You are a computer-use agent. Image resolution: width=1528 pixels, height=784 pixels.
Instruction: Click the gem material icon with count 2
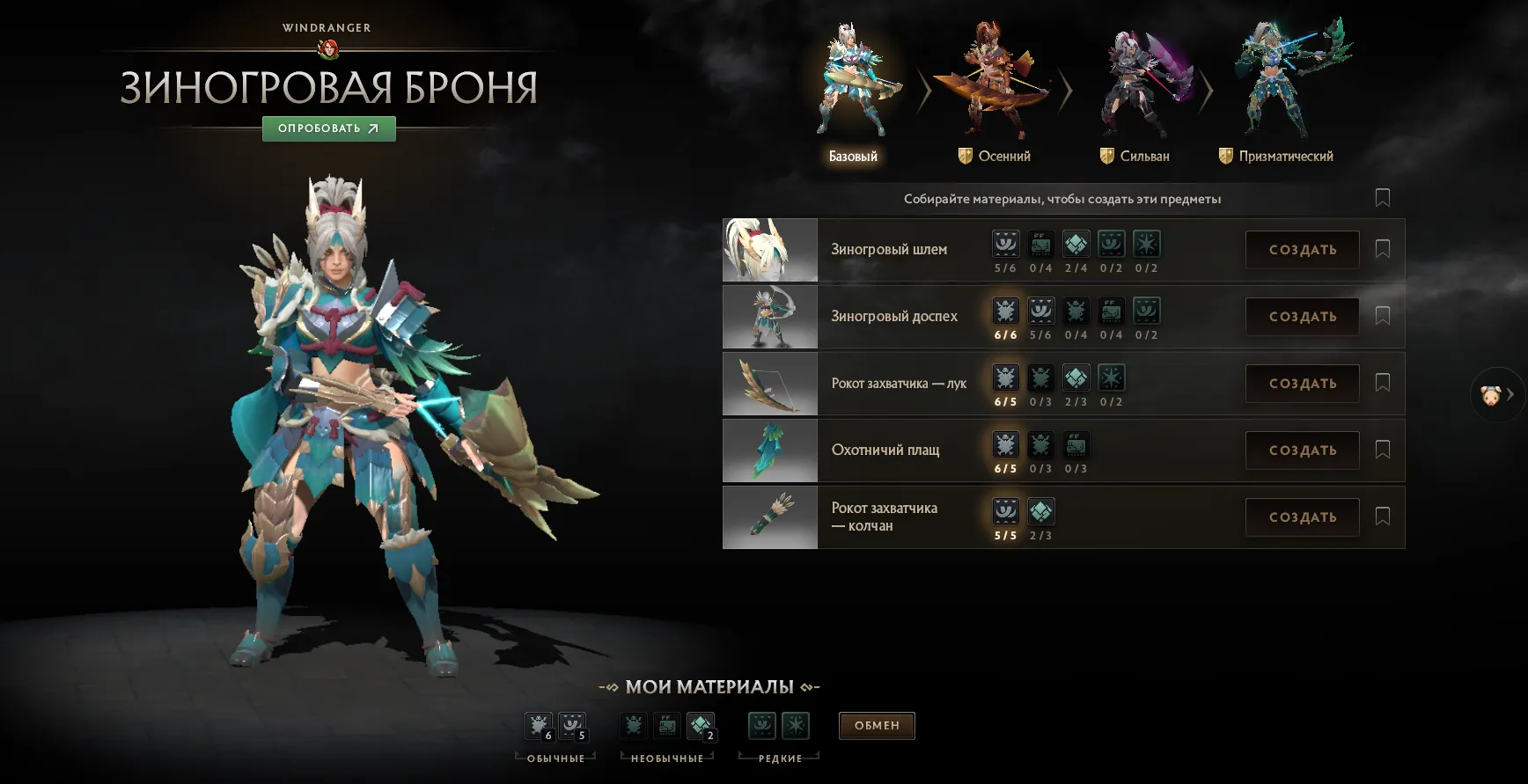[x=701, y=724]
